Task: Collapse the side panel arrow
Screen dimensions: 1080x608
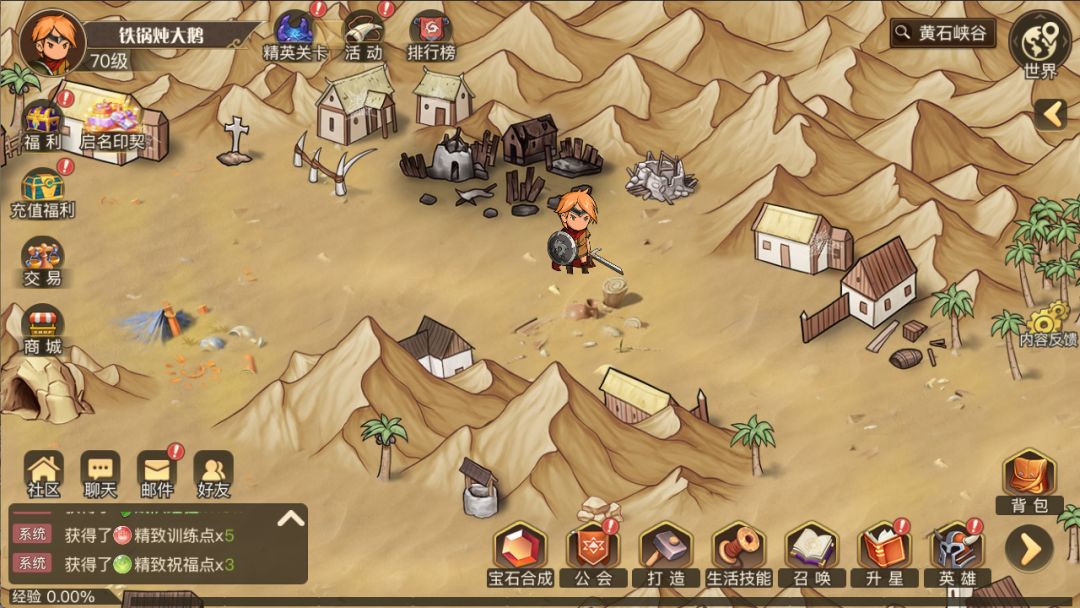Action: click(1051, 114)
